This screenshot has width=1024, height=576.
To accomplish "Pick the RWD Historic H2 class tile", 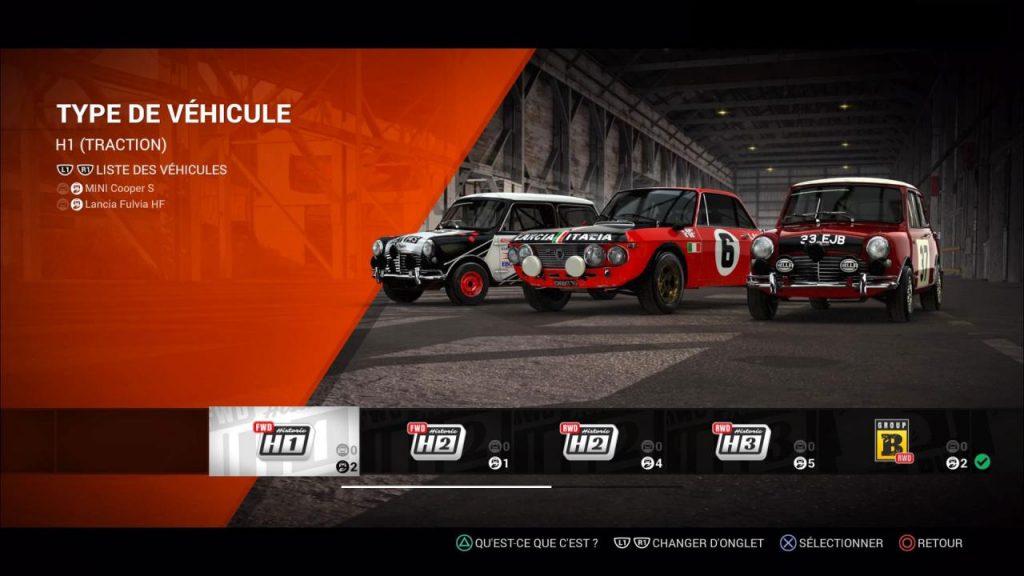I will (x=590, y=441).
